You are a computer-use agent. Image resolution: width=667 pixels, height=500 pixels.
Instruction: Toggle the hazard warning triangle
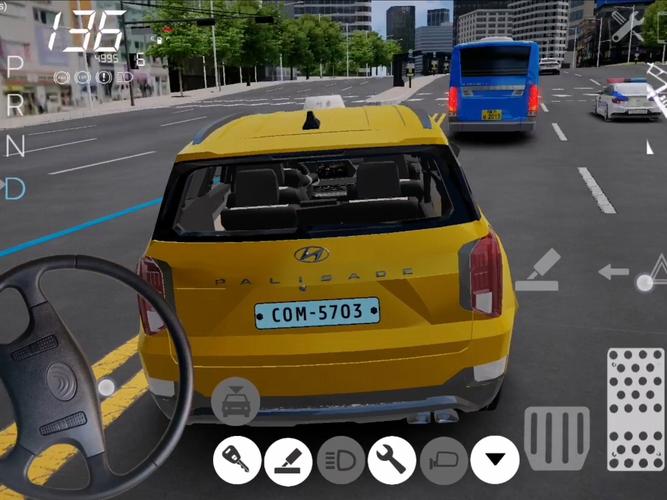(x=655, y=270)
